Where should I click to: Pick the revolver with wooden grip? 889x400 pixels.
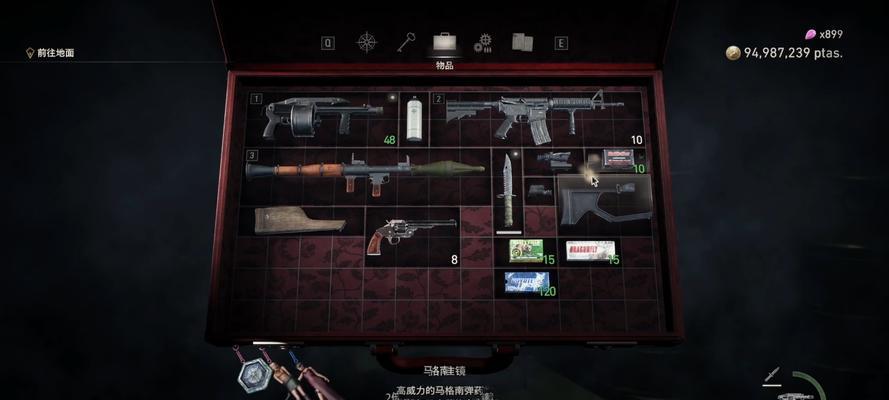pyautogui.click(x=408, y=234)
